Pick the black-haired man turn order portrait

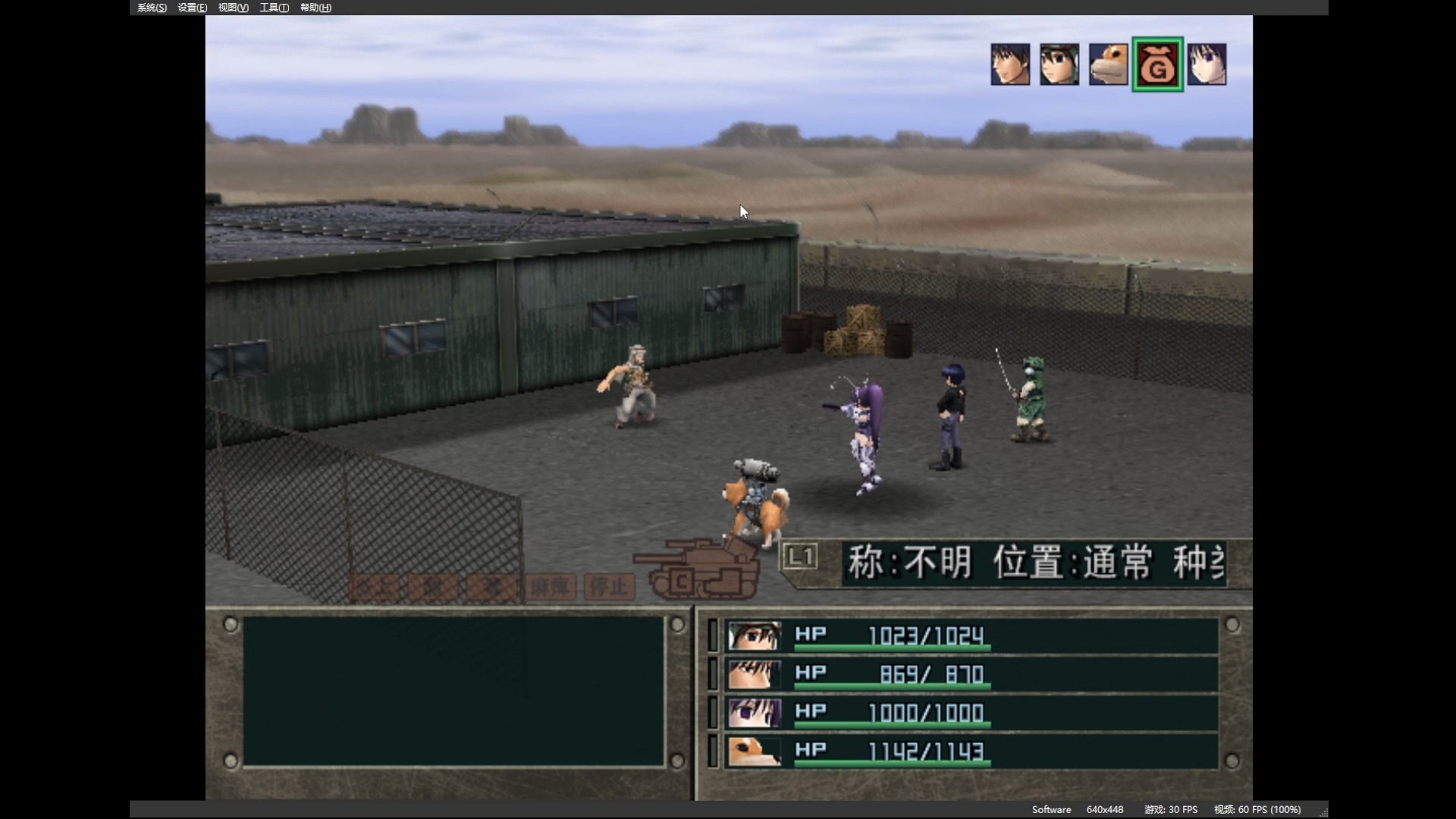pos(1010,64)
